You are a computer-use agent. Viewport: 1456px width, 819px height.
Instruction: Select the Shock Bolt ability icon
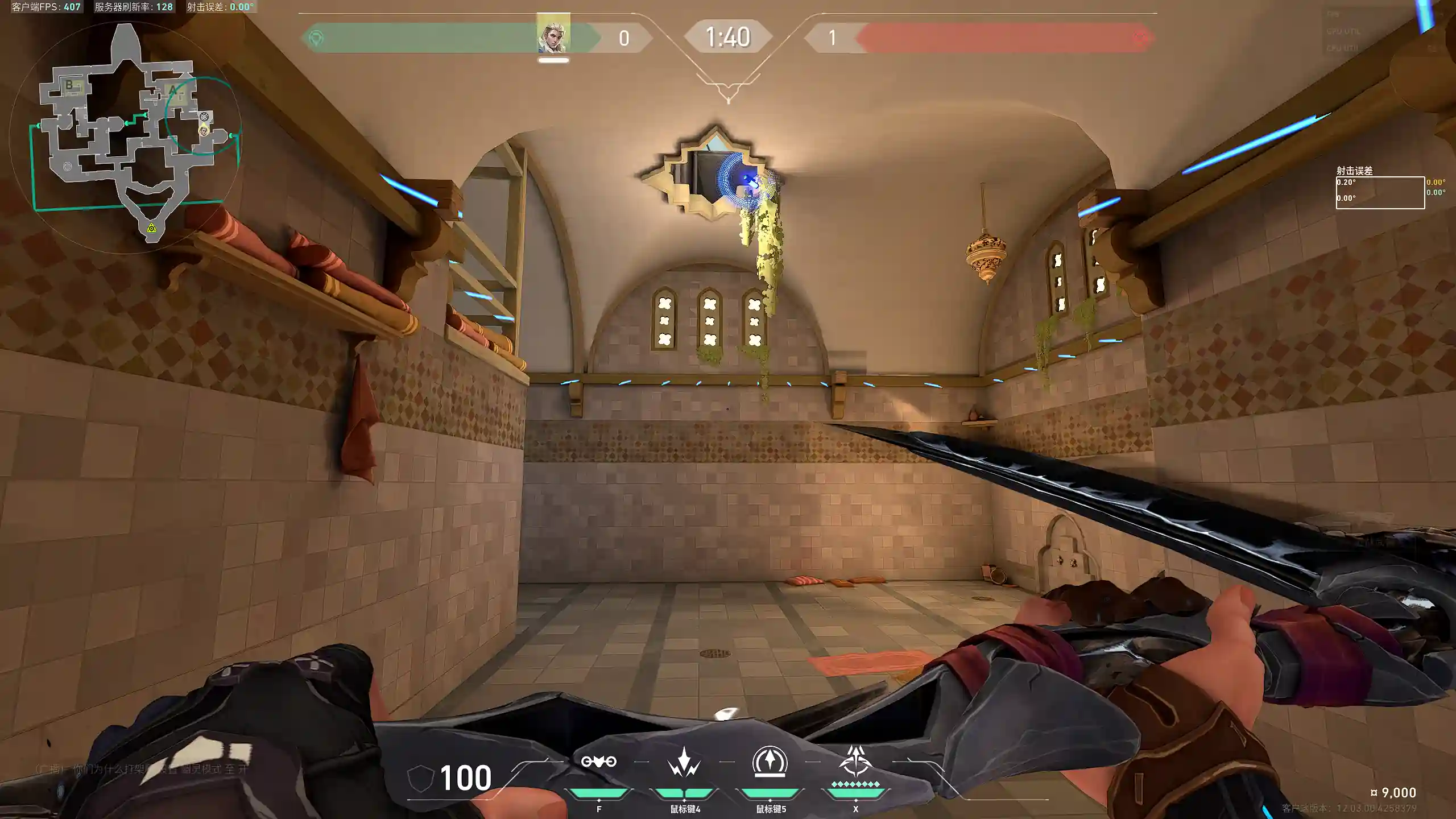click(684, 762)
